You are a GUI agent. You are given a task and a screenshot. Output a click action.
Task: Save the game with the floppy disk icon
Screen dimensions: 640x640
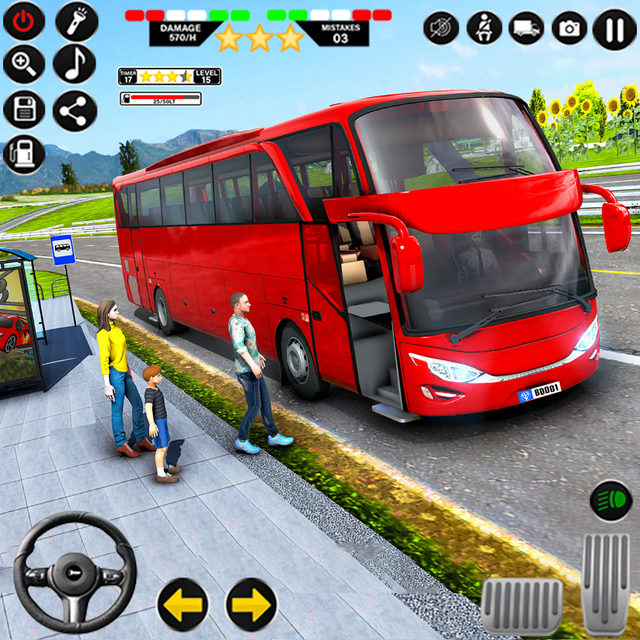[x=24, y=110]
